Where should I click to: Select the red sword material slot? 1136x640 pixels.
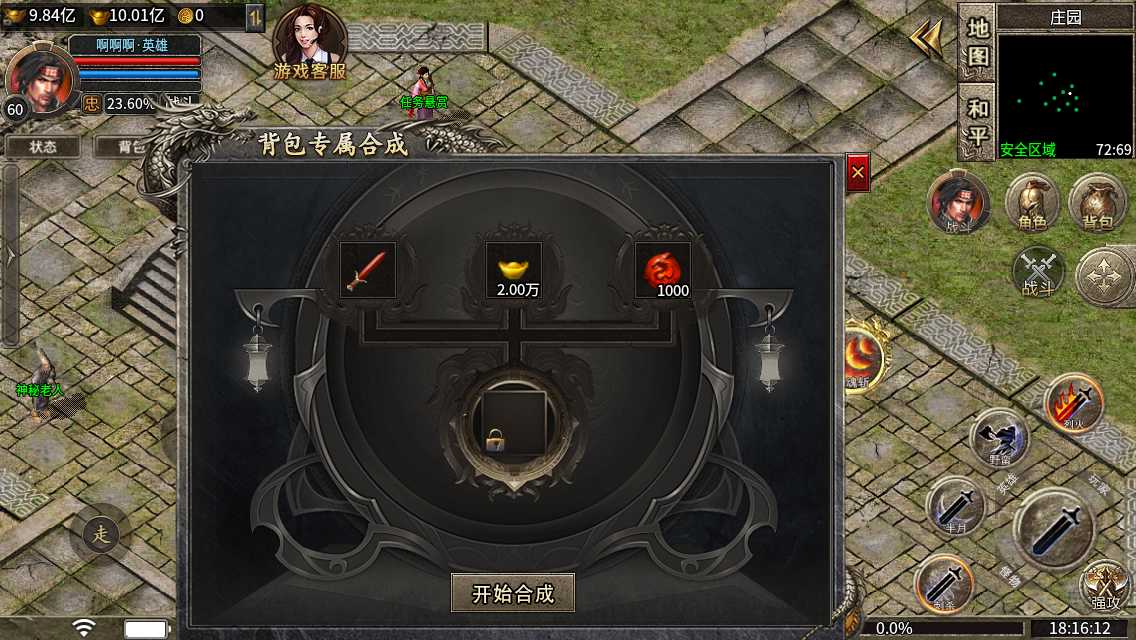coord(368,270)
